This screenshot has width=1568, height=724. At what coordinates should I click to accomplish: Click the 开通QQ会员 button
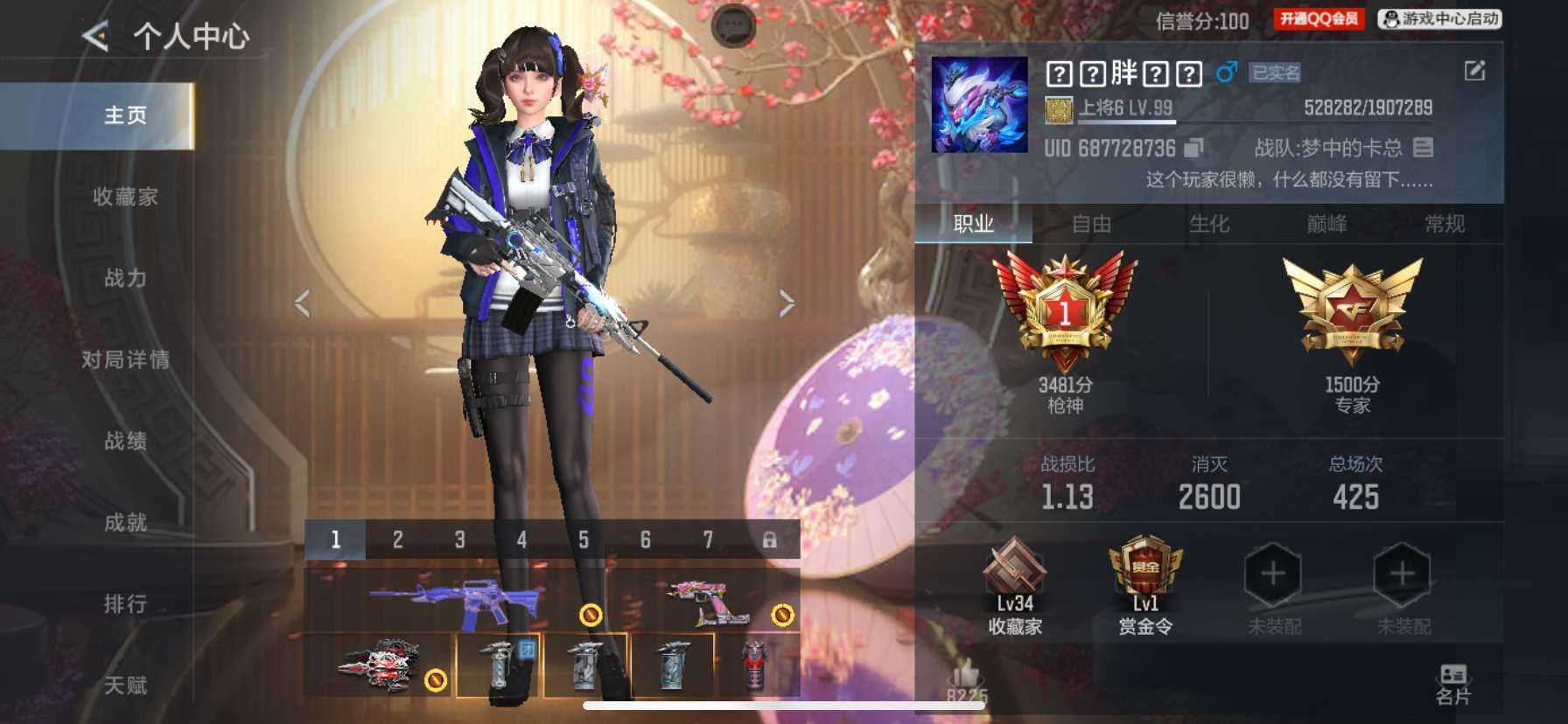1319,19
